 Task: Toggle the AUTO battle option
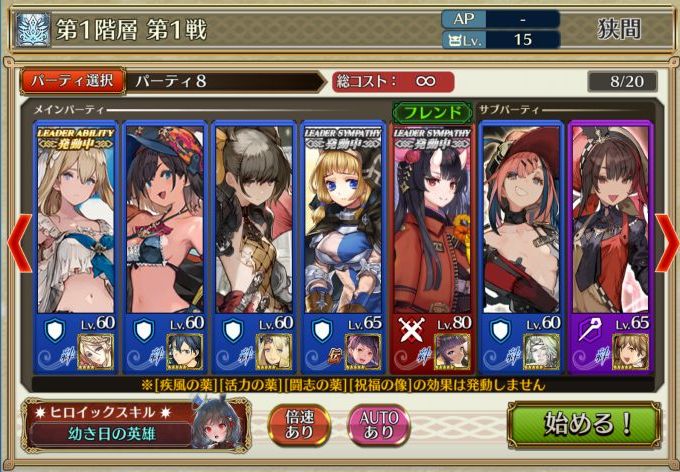[x=378, y=424]
